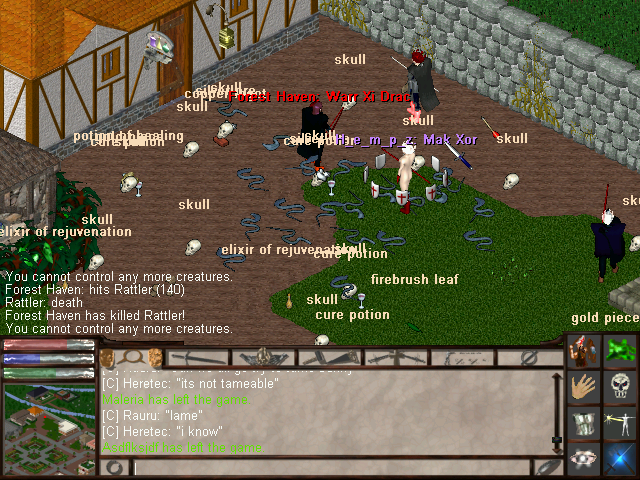Image resolution: width=640 pixels, height=480 pixels.
Task: Click the chat text input field
Action: coord(330,467)
